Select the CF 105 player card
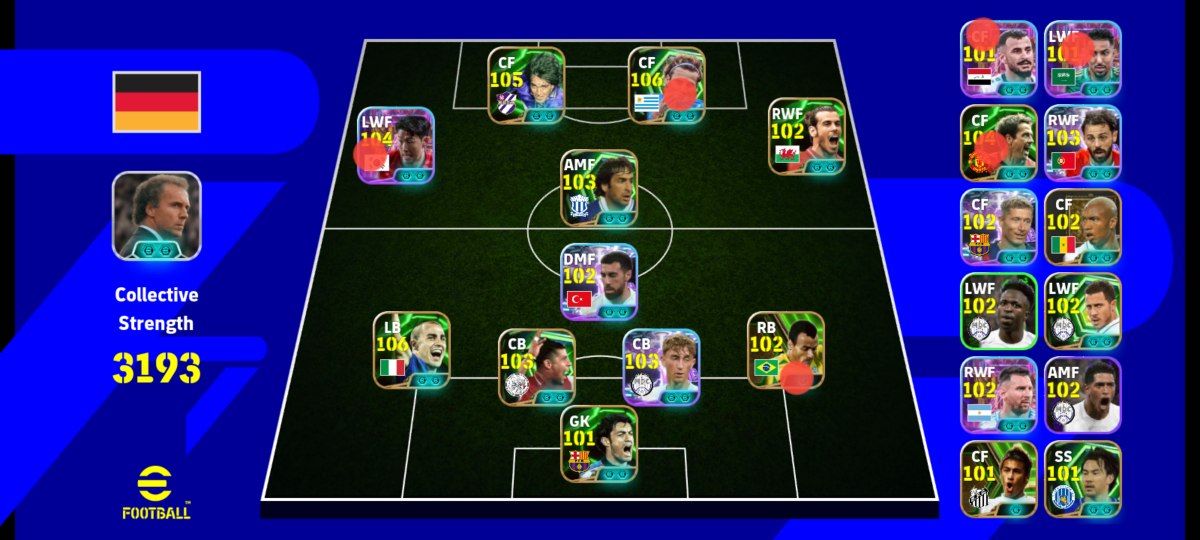1200x540 pixels. tap(526, 85)
